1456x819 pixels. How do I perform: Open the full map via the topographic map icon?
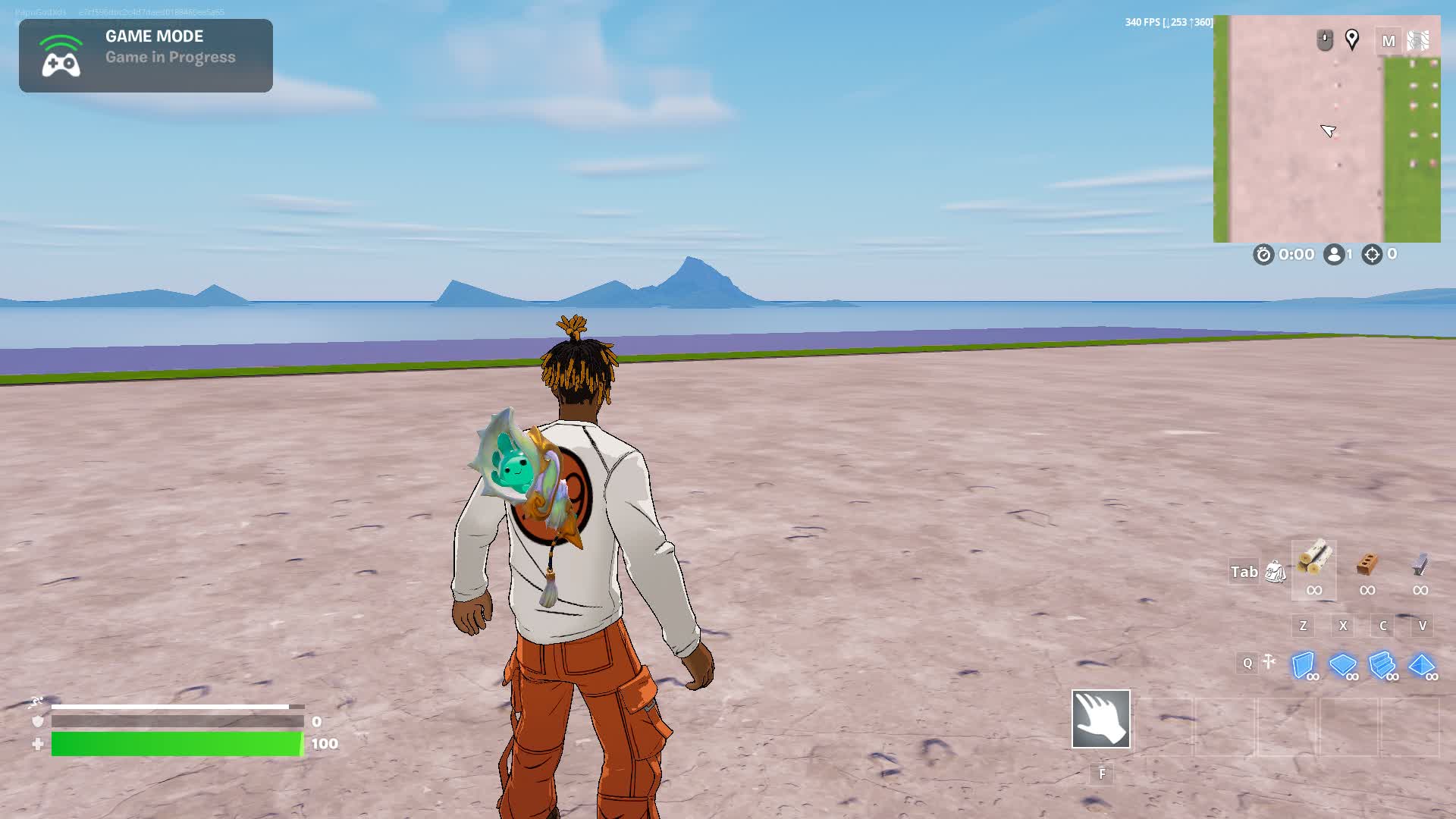point(1418,41)
